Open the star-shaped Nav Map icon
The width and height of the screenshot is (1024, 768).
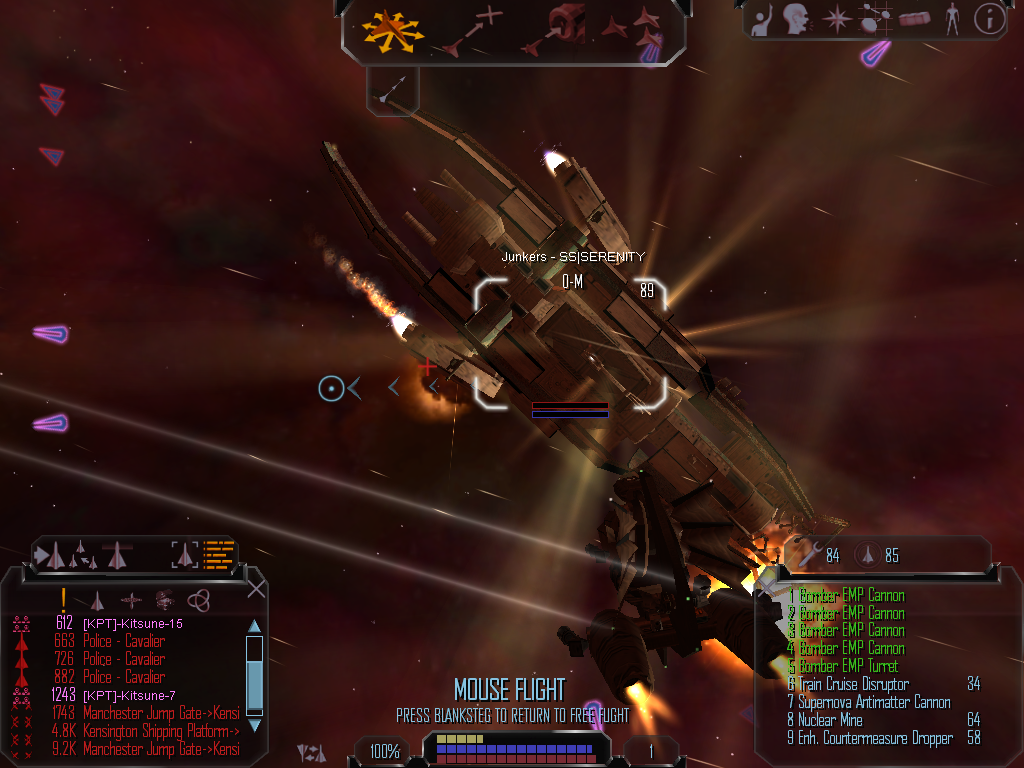click(836, 19)
